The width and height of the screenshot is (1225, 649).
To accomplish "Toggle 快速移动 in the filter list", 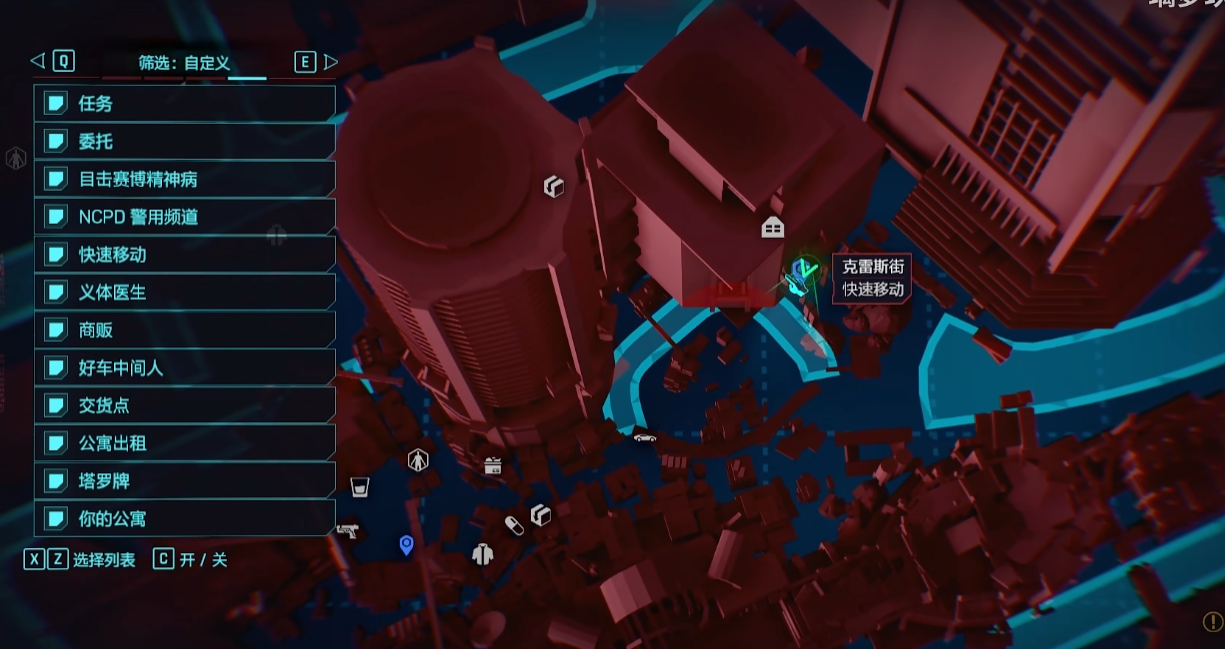I will 185,255.
